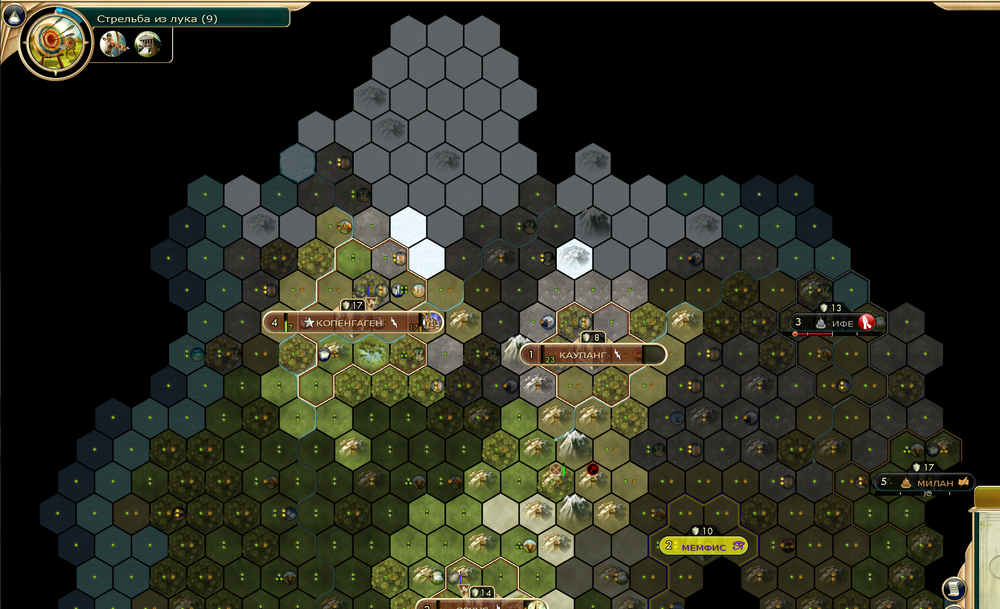Select the temple wonder unlock icon
The image size is (1000, 609).
point(148,43)
